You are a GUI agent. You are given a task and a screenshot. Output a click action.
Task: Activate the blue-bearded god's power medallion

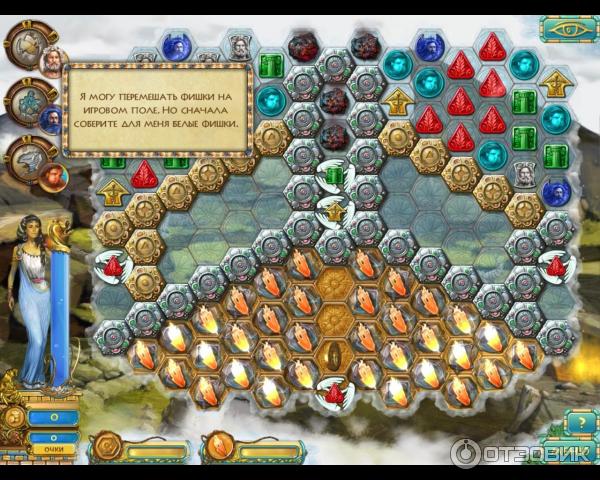pyautogui.click(x=27, y=100)
